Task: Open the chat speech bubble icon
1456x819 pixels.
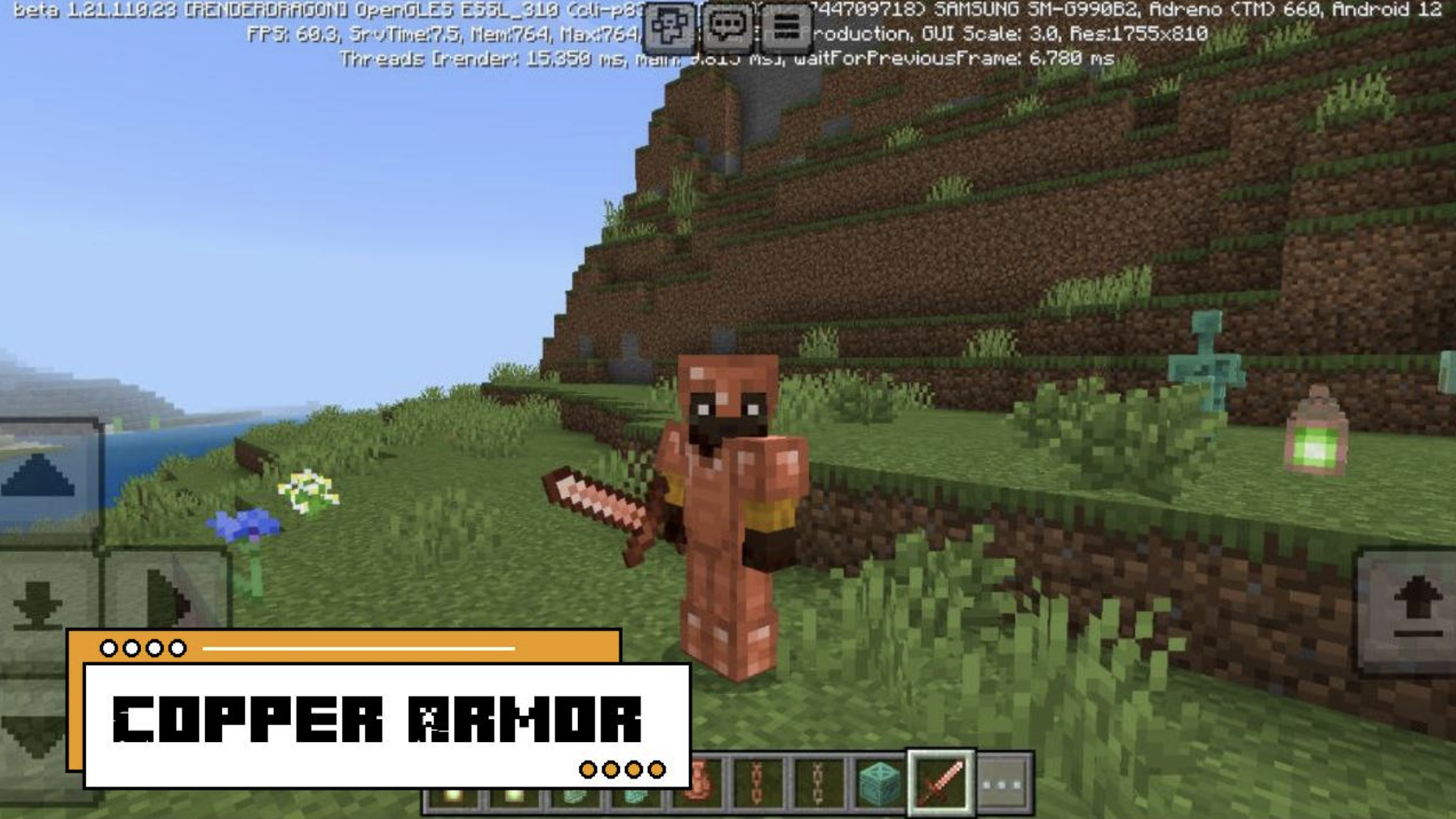Action: click(730, 24)
